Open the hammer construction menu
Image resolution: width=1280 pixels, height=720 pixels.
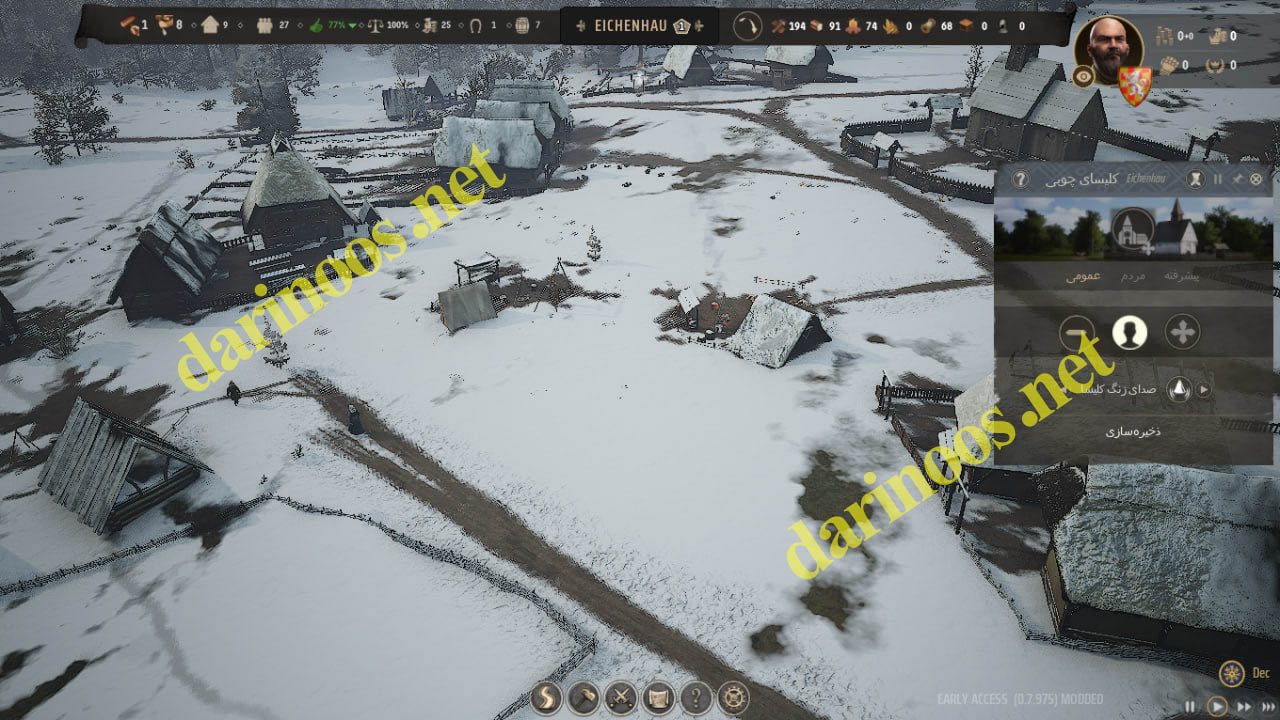click(584, 697)
